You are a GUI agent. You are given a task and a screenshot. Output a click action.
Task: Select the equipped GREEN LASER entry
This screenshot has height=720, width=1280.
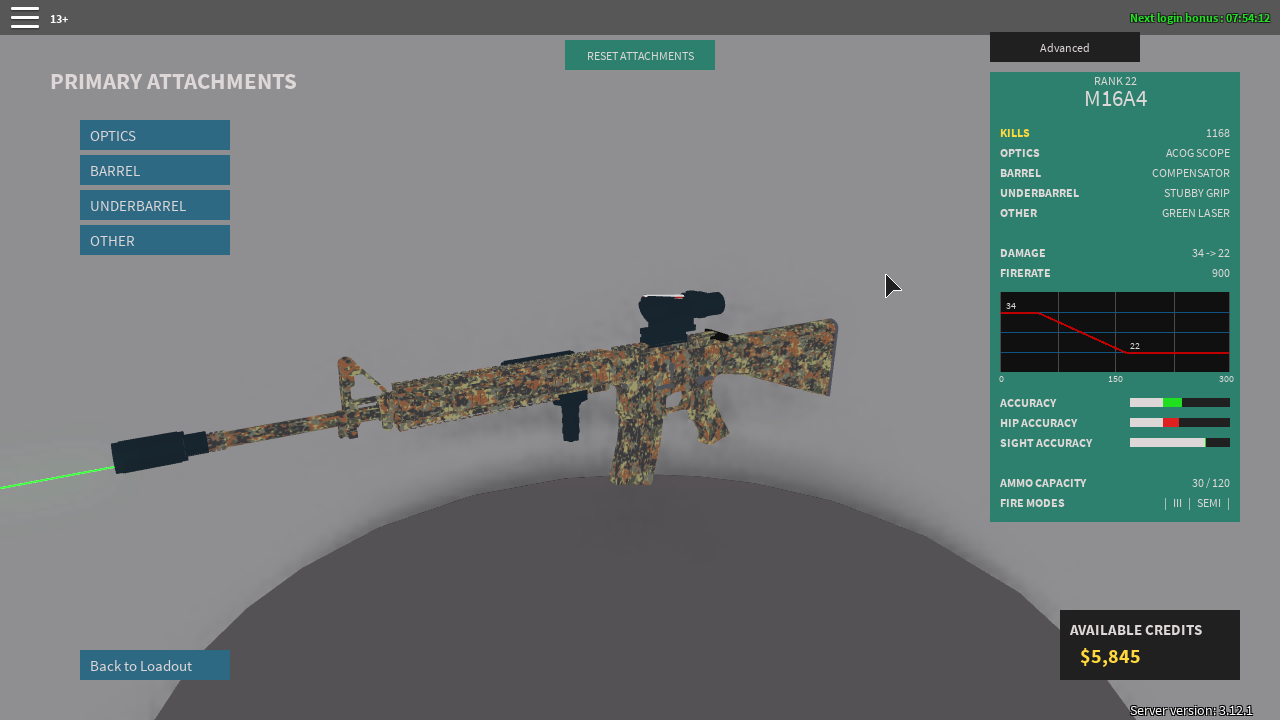pos(1195,213)
